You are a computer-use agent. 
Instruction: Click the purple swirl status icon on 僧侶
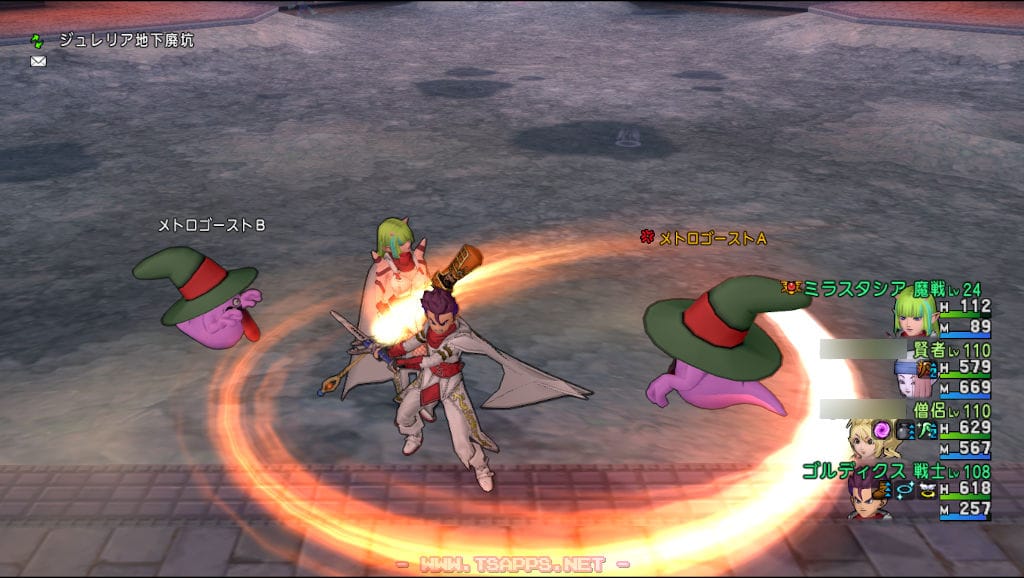pyautogui.click(x=883, y=428)
